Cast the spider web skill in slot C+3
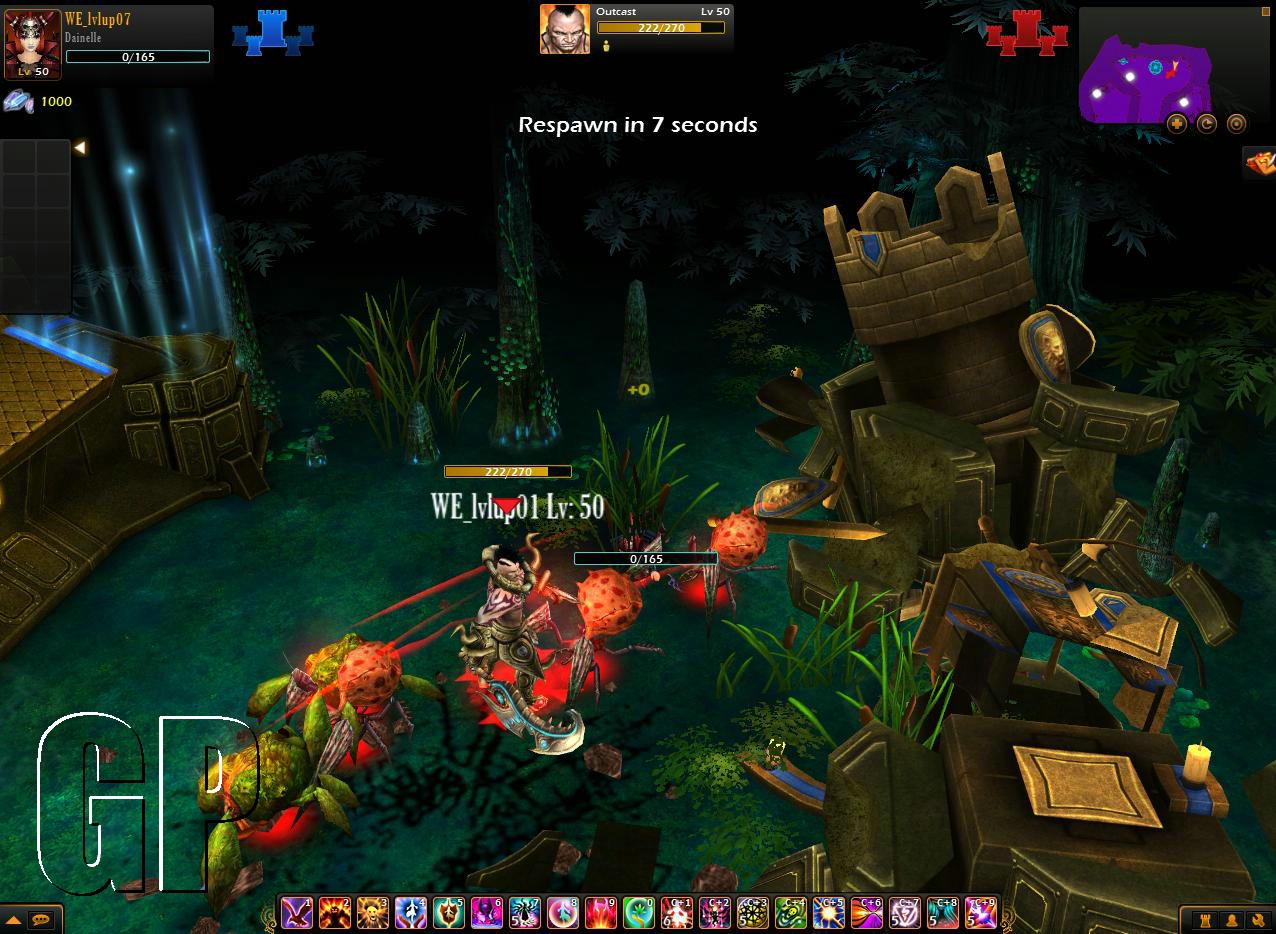1276x934 pixels. (x=753, y=912)
